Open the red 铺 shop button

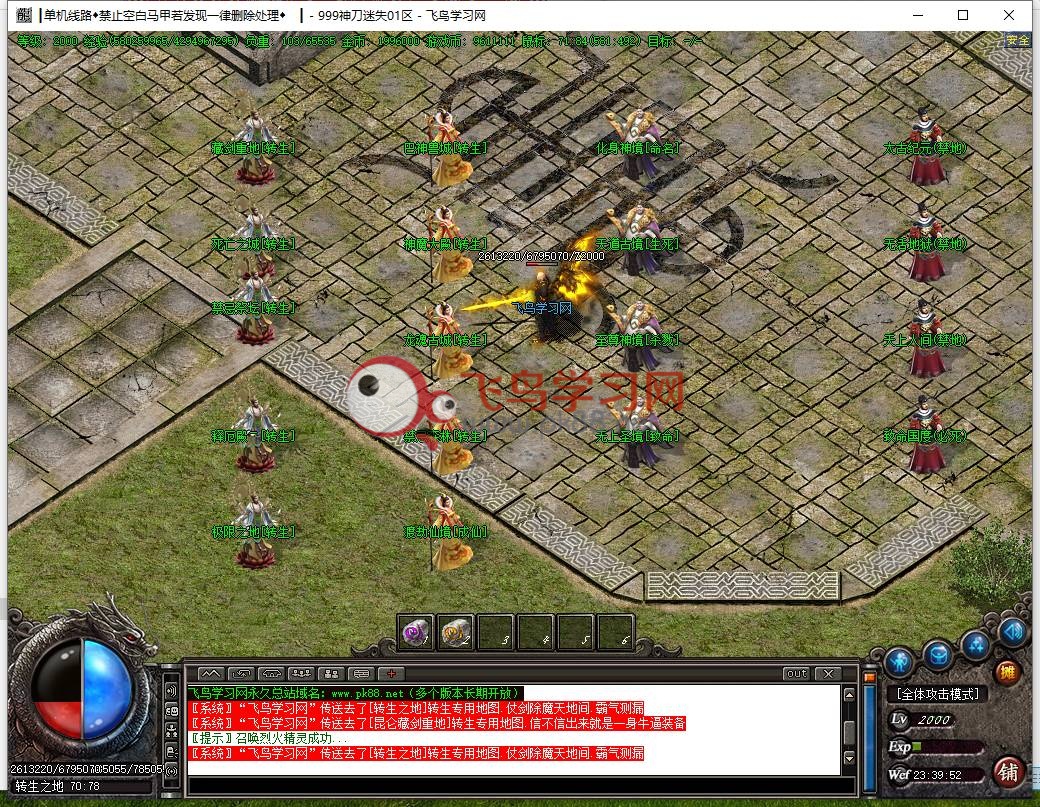pos(1008,771)
